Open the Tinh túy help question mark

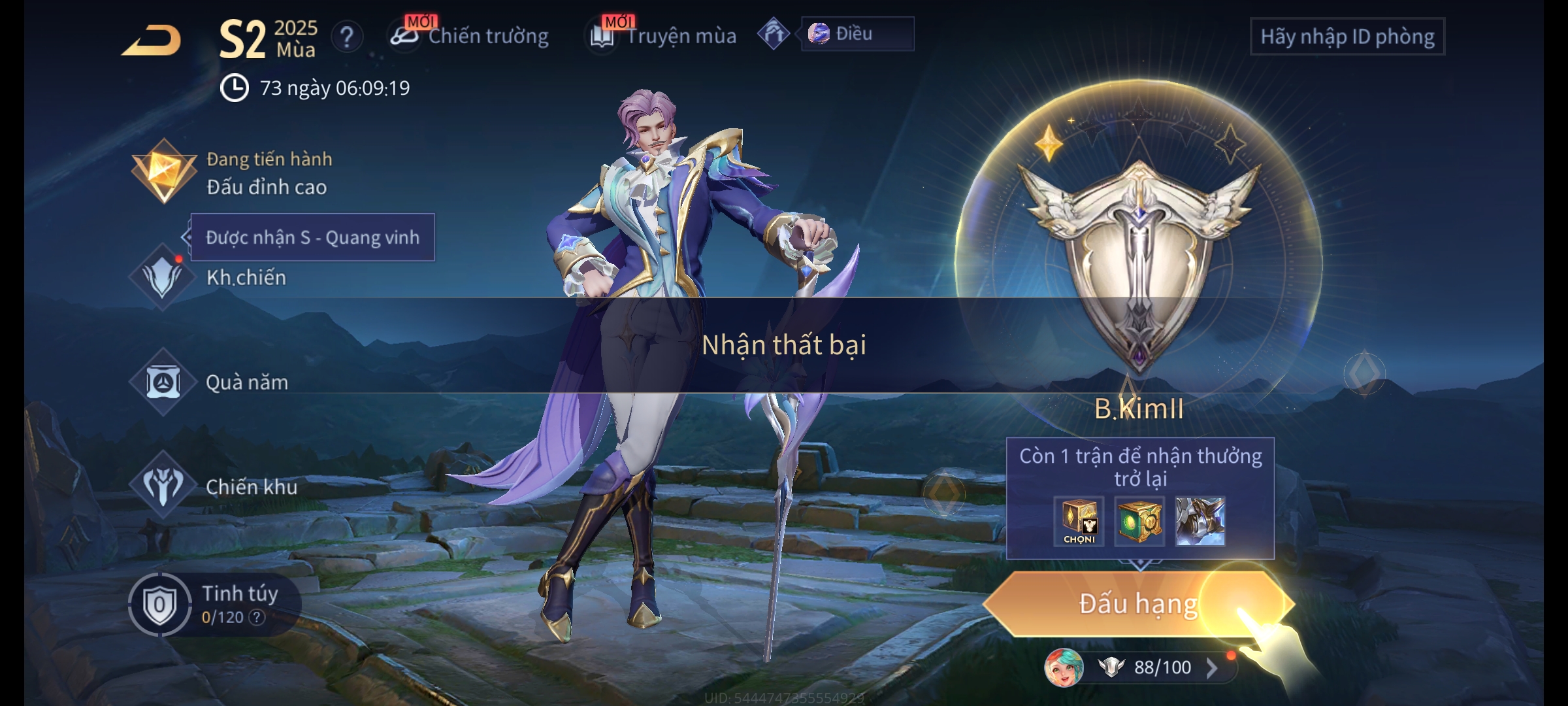pyautogui.click(x=257, y=617)
